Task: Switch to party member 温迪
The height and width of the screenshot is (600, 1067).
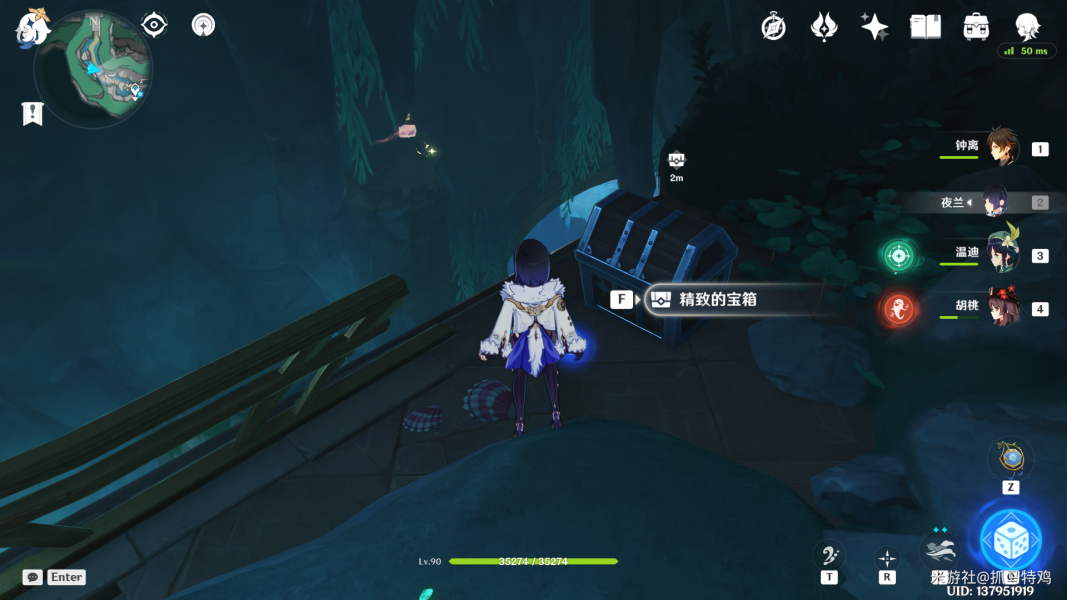Action: (1001, 254)
